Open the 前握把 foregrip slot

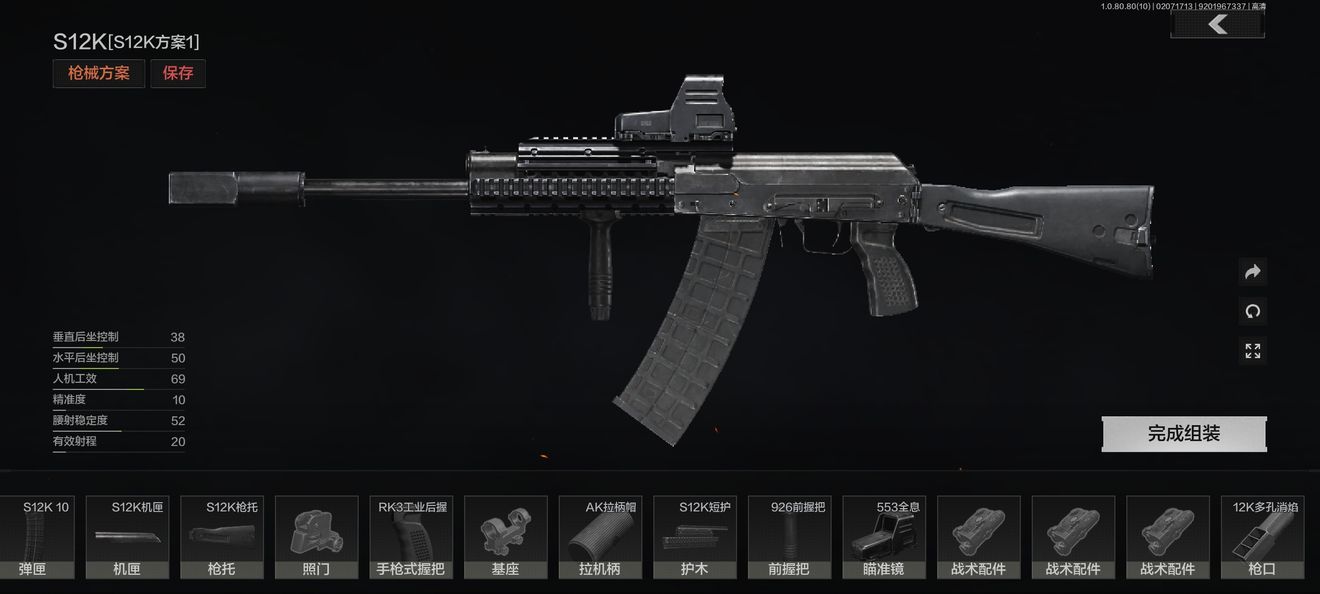point(789,538)
